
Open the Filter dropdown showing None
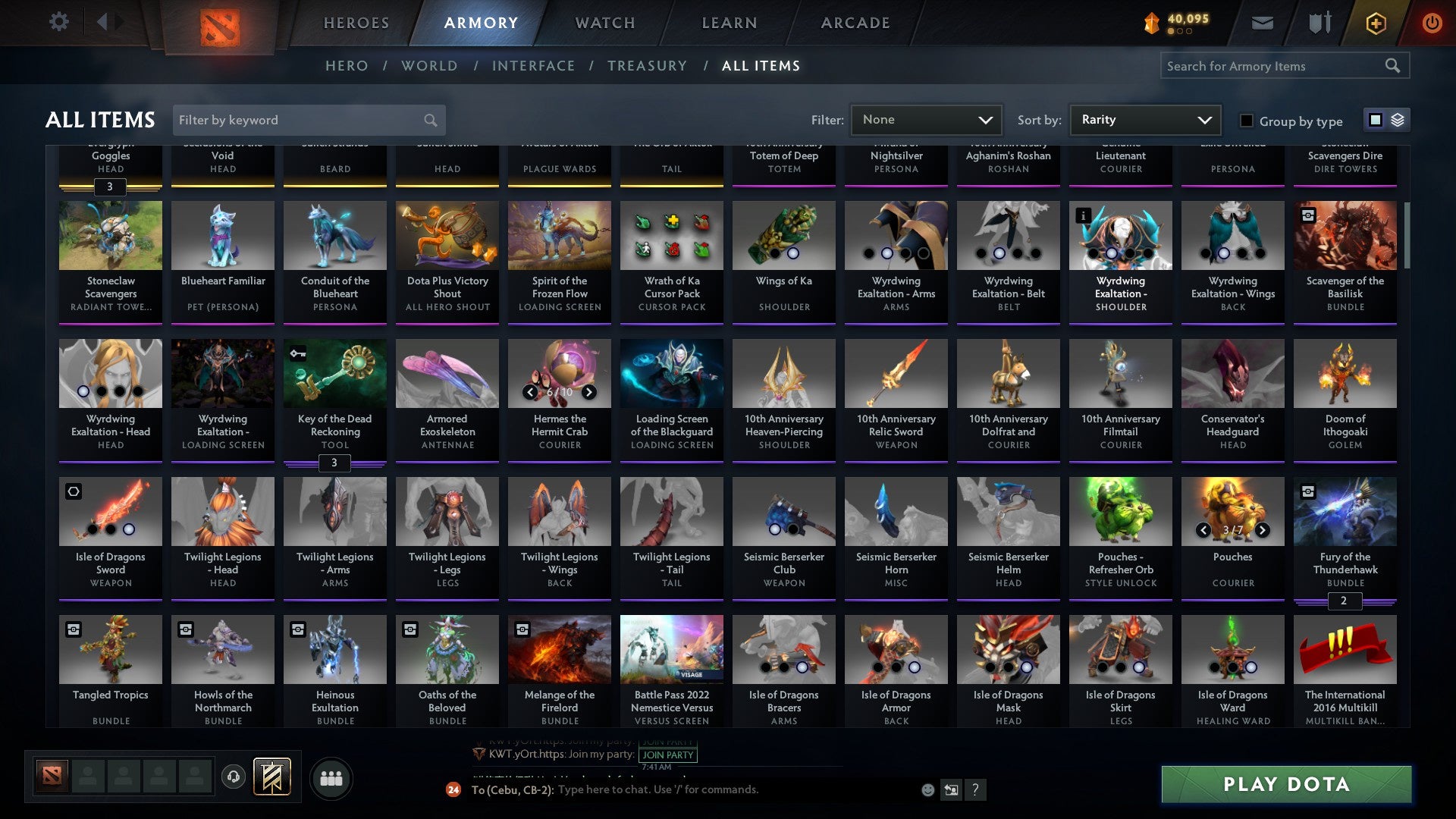click(926, 120)
